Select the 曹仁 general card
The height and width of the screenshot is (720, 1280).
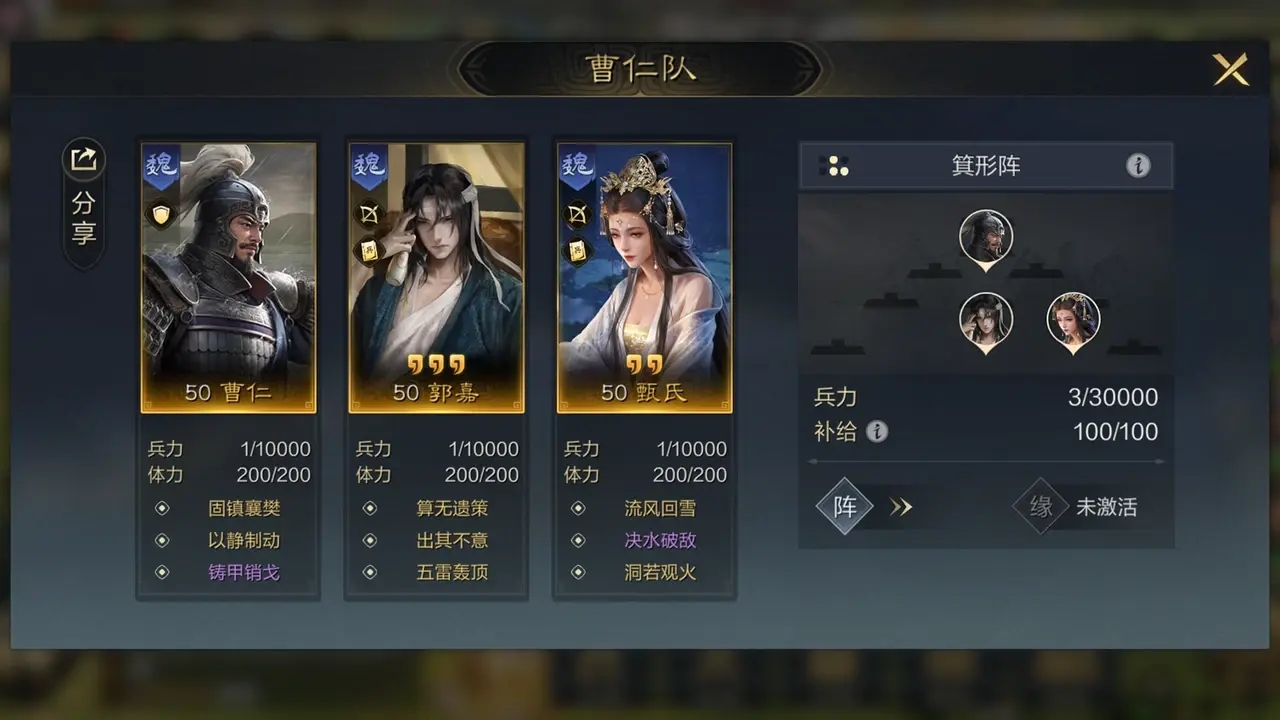coord(228,277)
